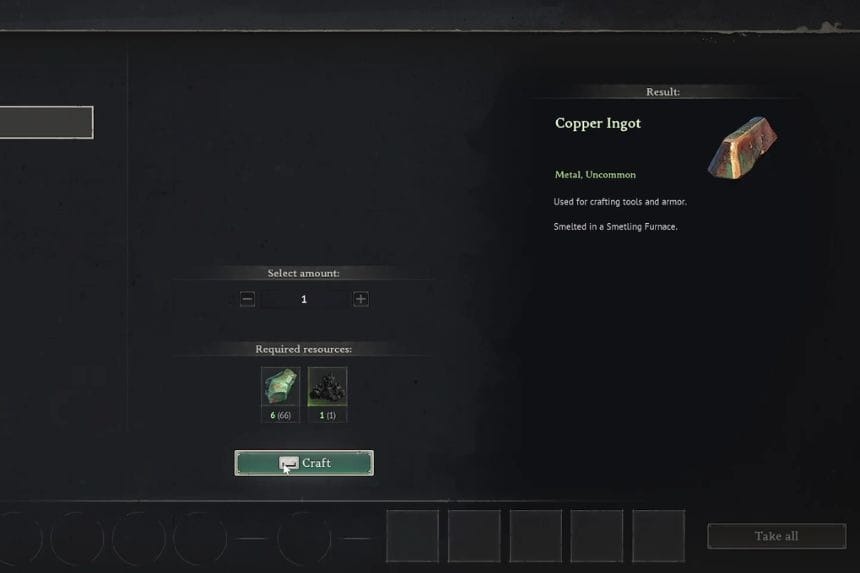This screenshot has height=573, width=860.
Task: Click the Copper Ingot result image
Action: [742, 147]
